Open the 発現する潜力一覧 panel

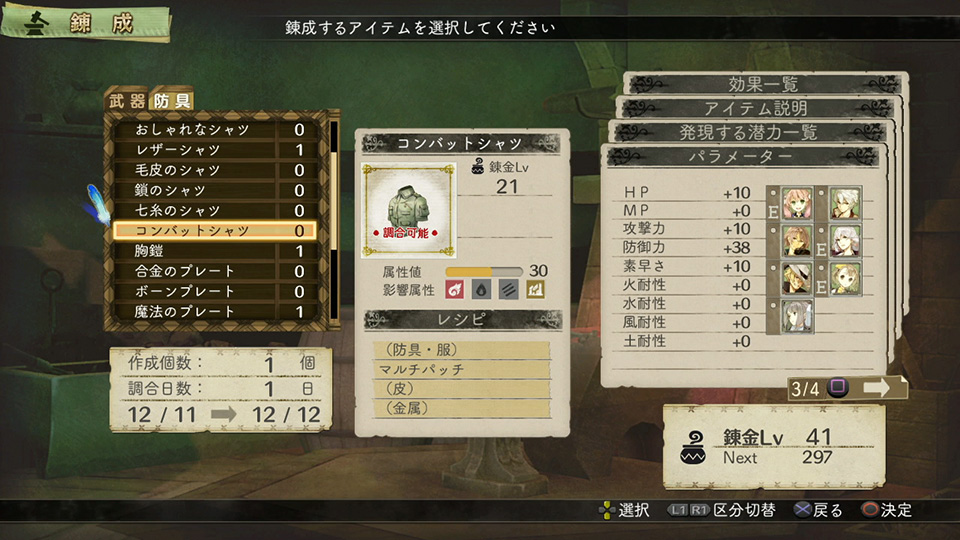click(x=749, y=132)
